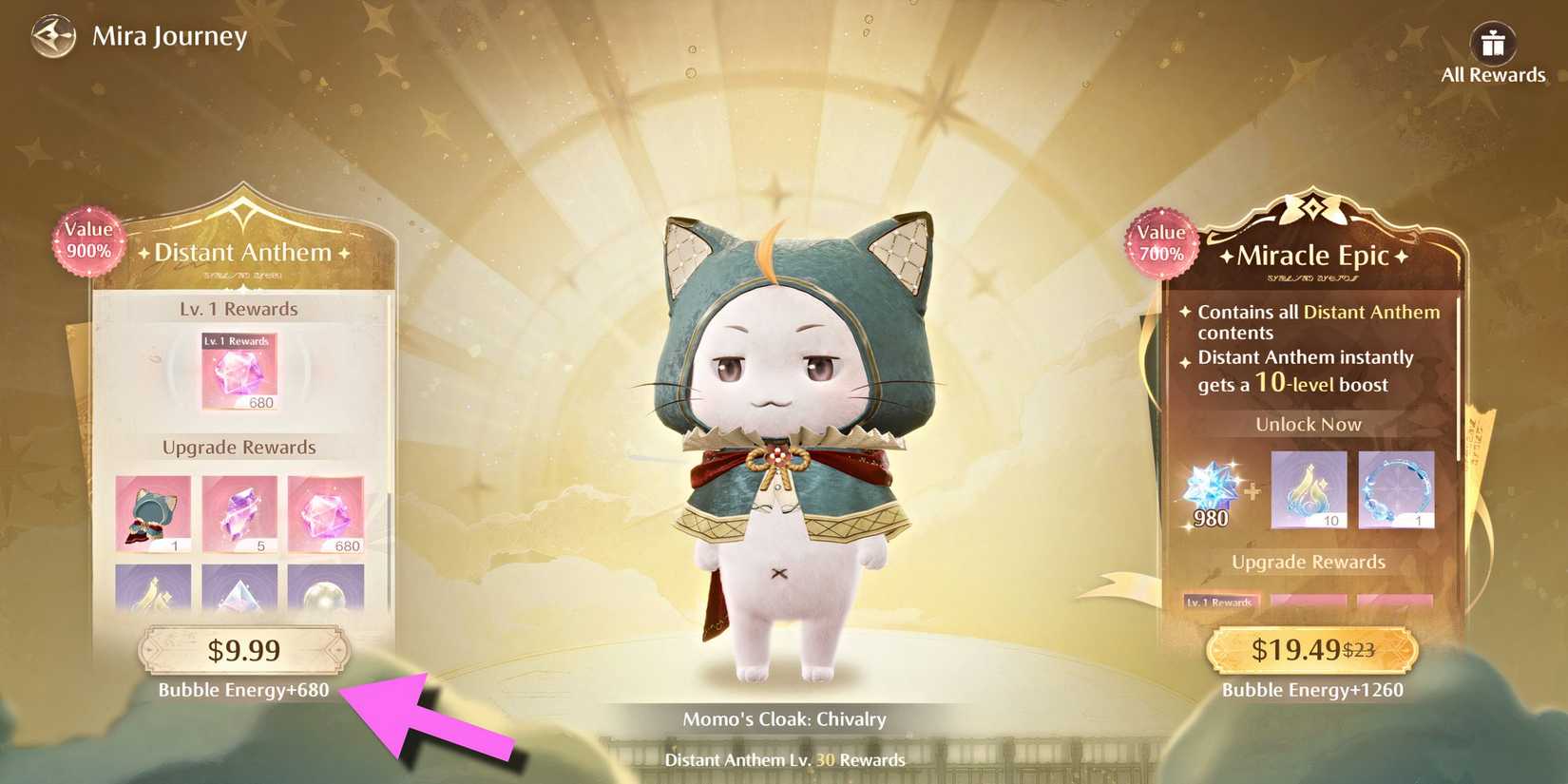Image resolution: width=1568 pixels, height=784 pixels.
Task: Click the Lv. 1 Rewards thumbnail under Miracle Epic
Action: coord(1222,601)
